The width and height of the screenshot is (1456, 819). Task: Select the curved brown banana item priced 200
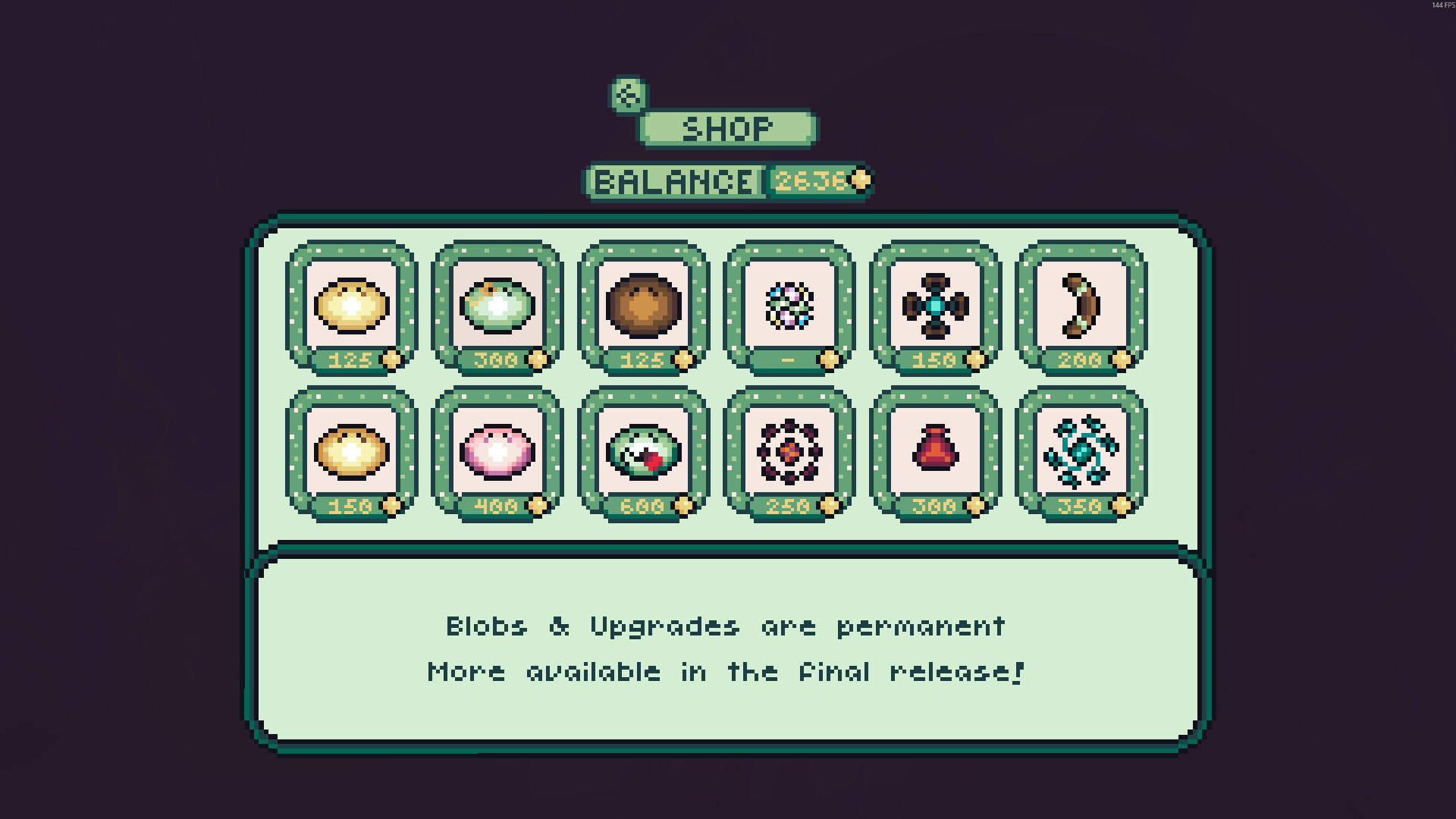[1080, 305]
